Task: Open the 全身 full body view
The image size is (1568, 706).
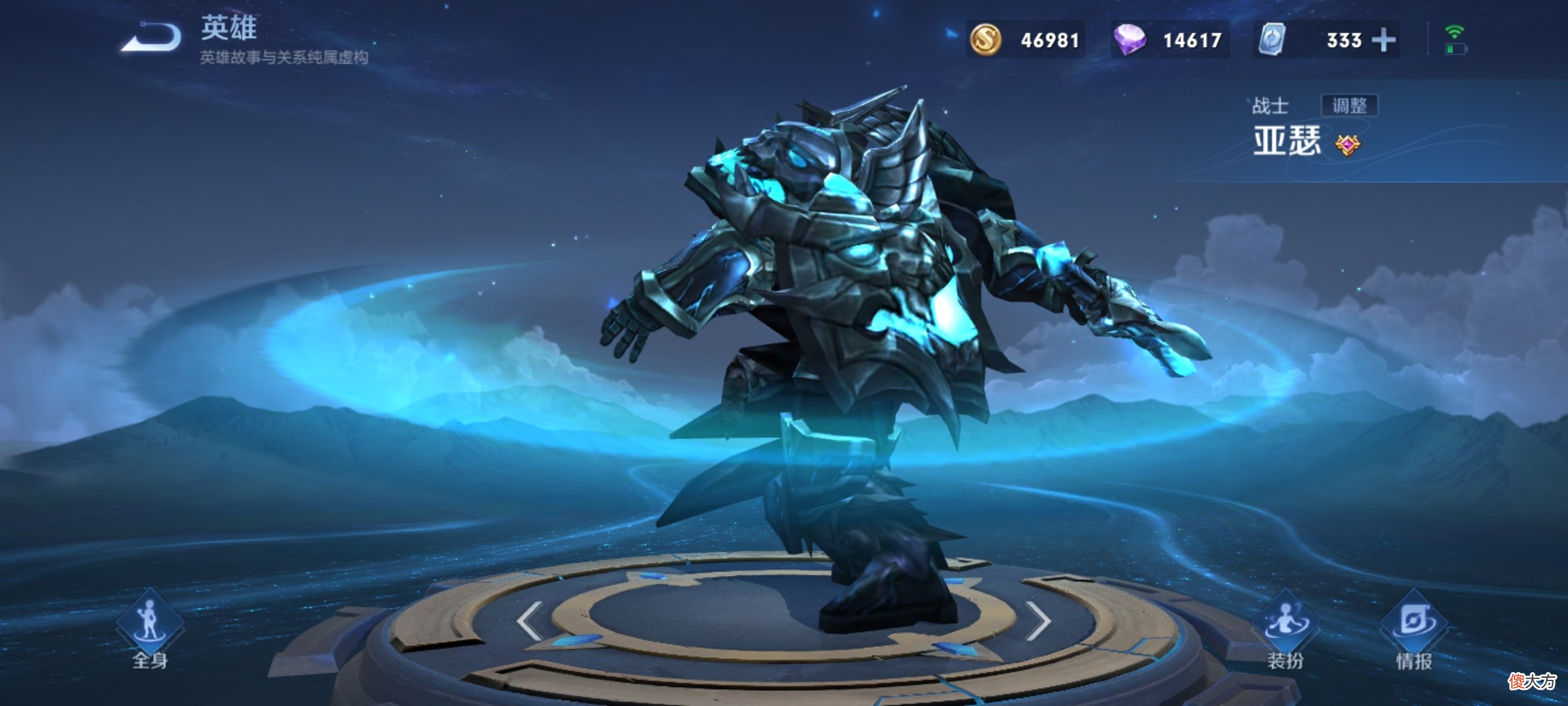Action: (150, 632)
